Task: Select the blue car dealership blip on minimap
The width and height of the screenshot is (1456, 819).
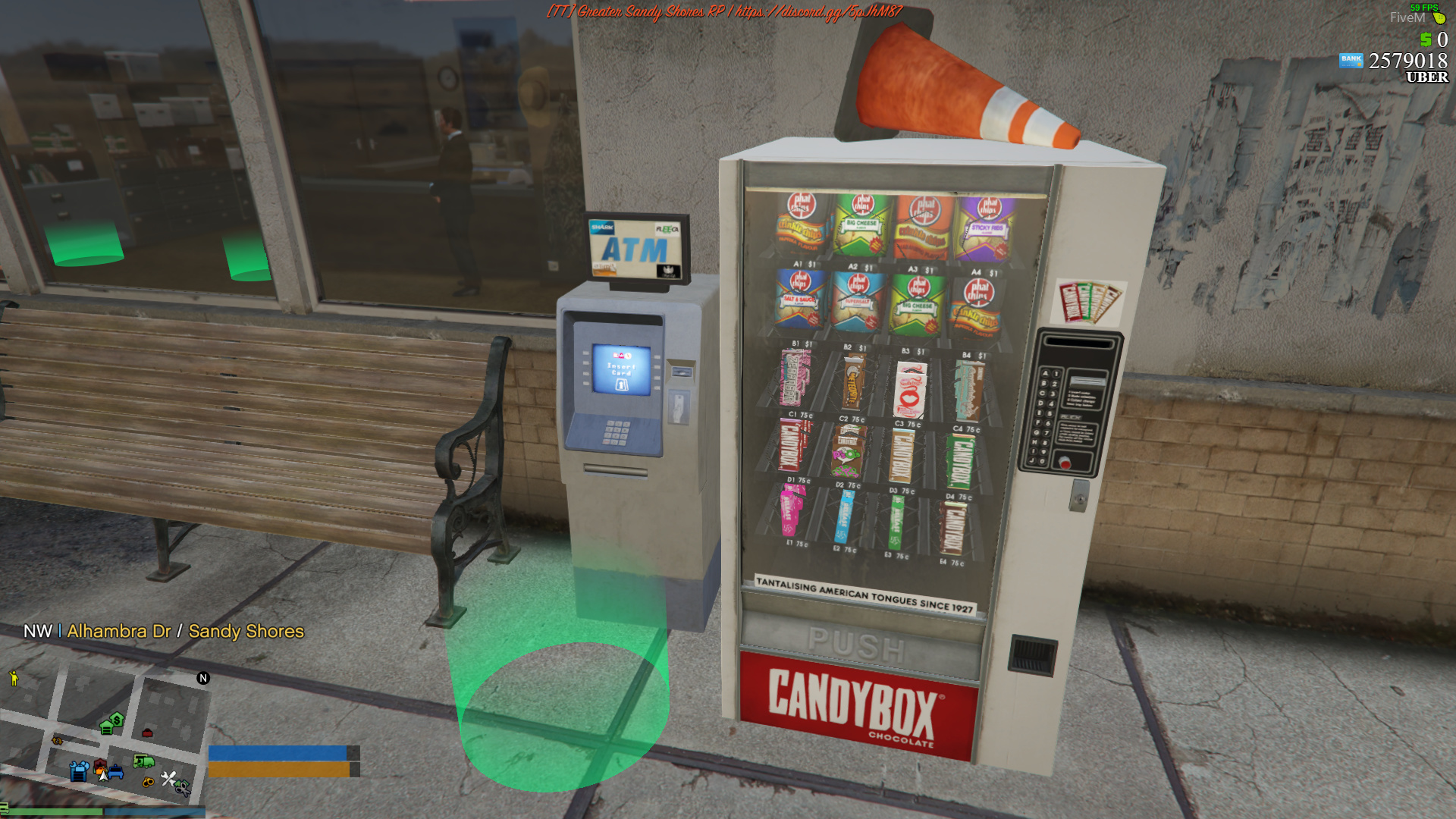Action: (x=115, y=772)
